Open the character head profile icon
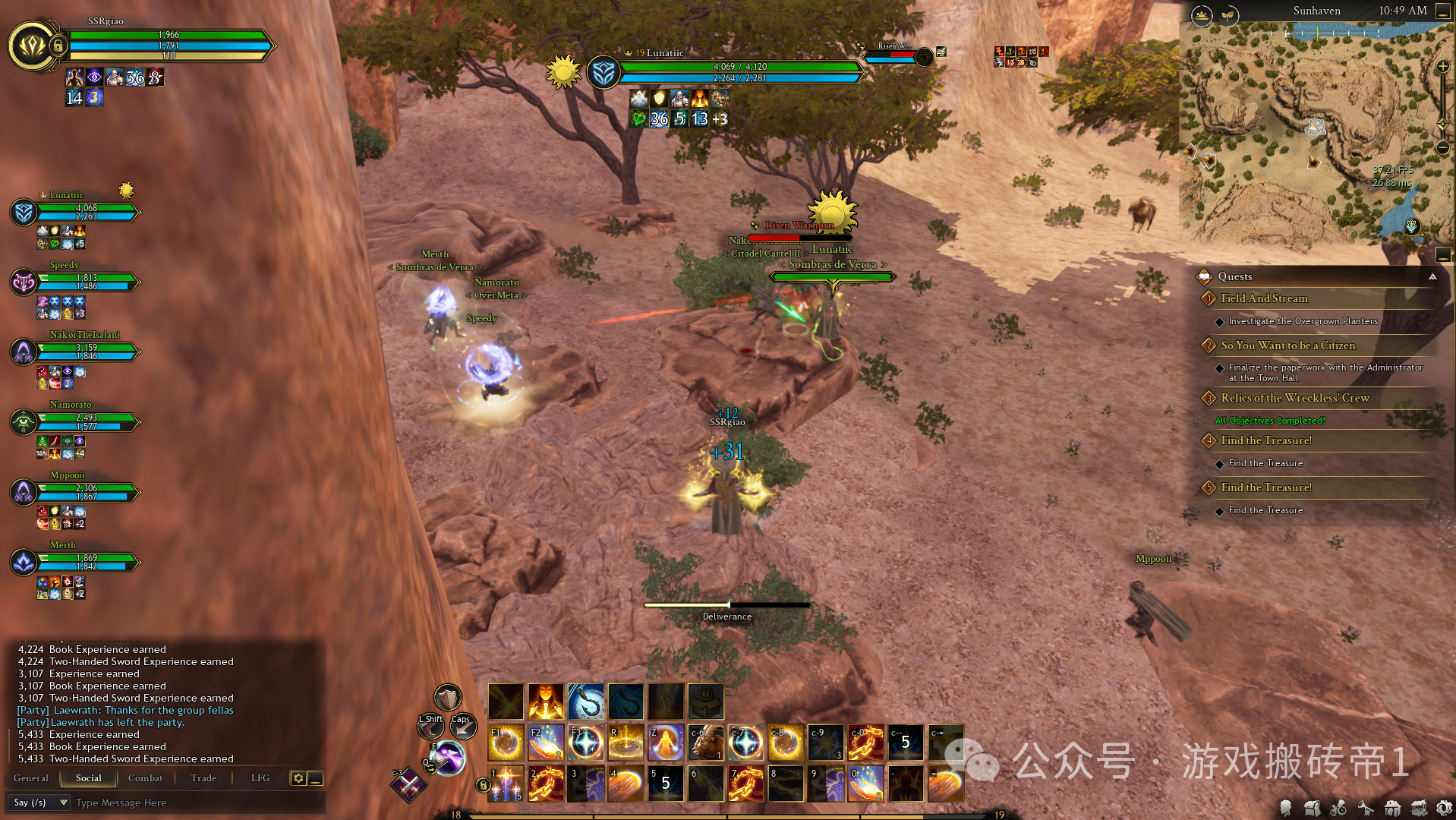Viewport: 1456px width, 820px height. click(1285, 808)
